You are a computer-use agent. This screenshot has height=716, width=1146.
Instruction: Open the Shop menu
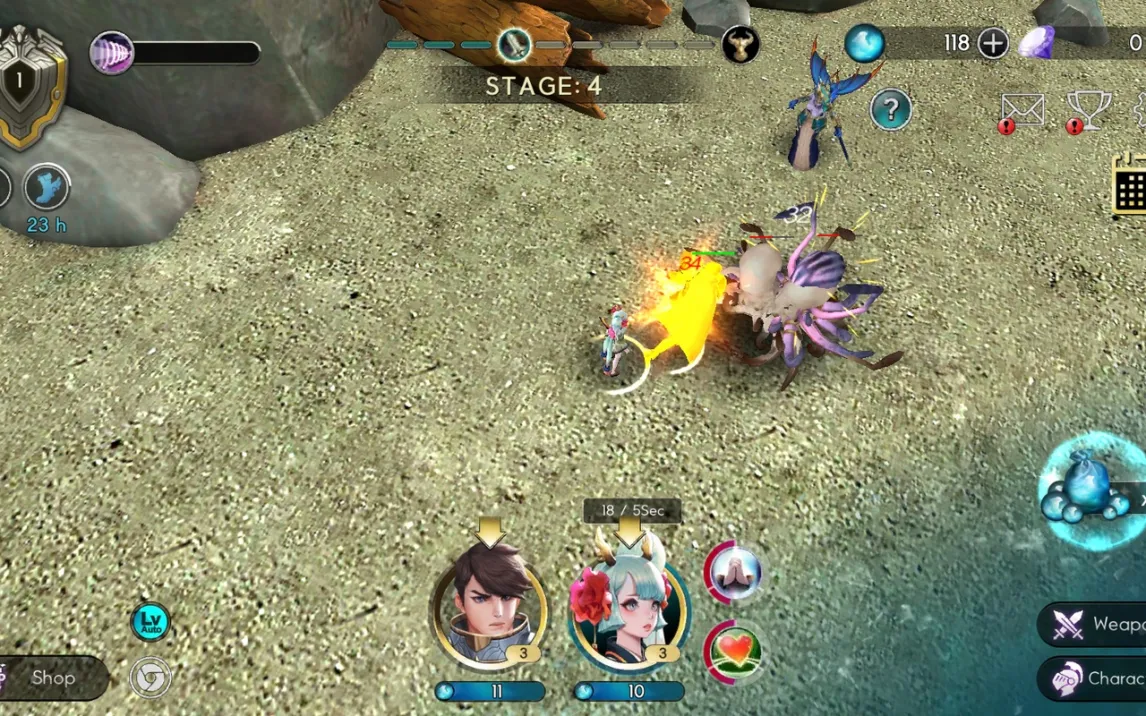pos(52,678)
